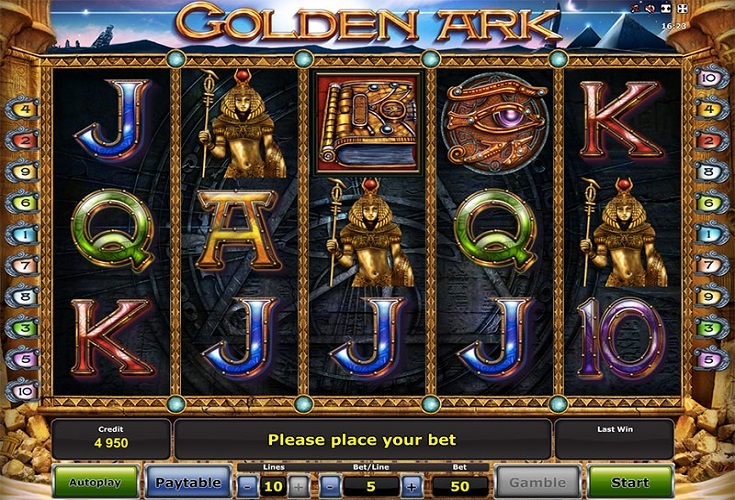Start the spin with the Start button

630,482
